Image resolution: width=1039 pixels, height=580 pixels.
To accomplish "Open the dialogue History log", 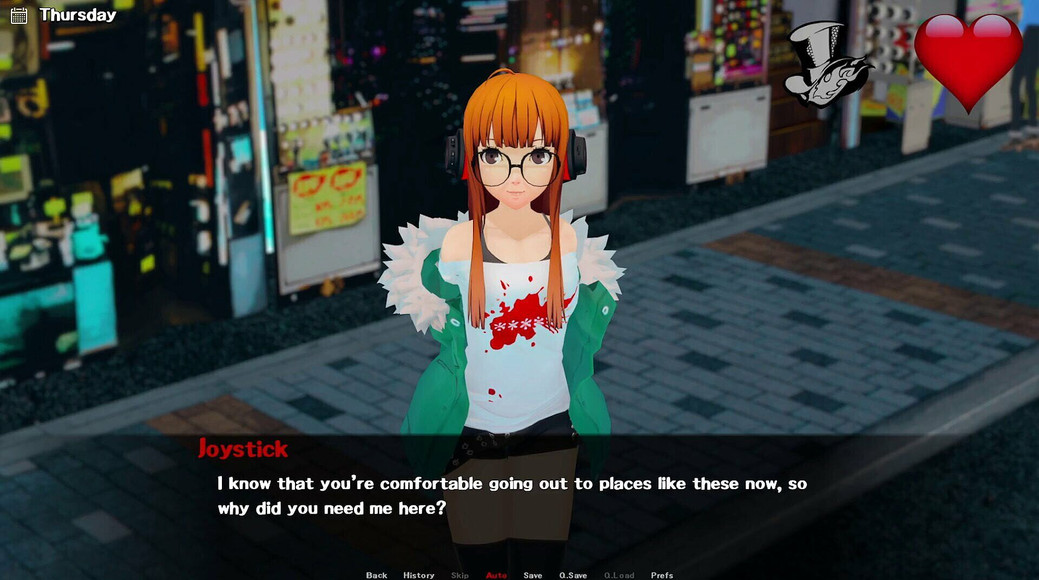I will [419, 575].
